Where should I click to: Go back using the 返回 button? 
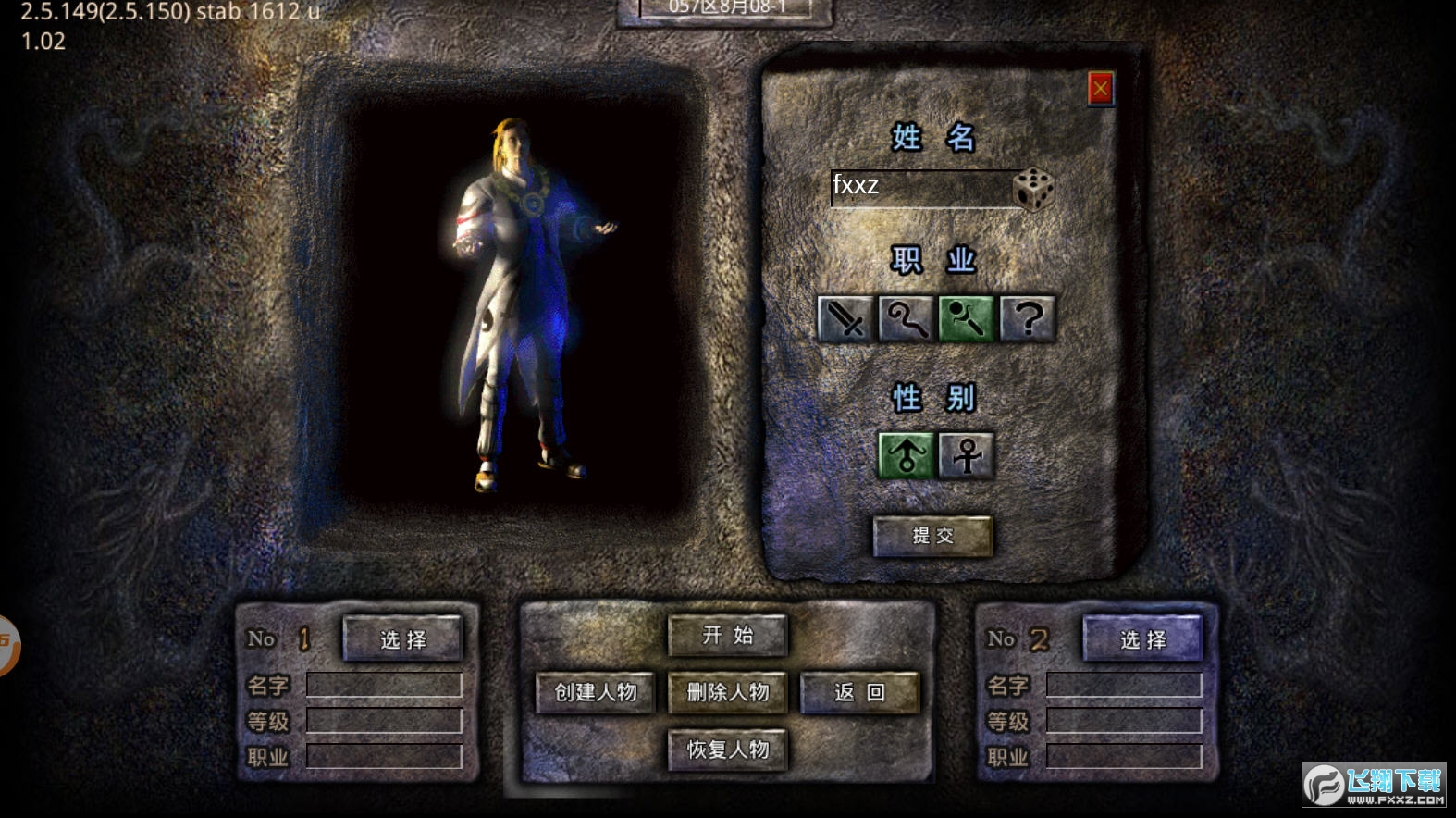pyautogui.click(x=859, y=692)
